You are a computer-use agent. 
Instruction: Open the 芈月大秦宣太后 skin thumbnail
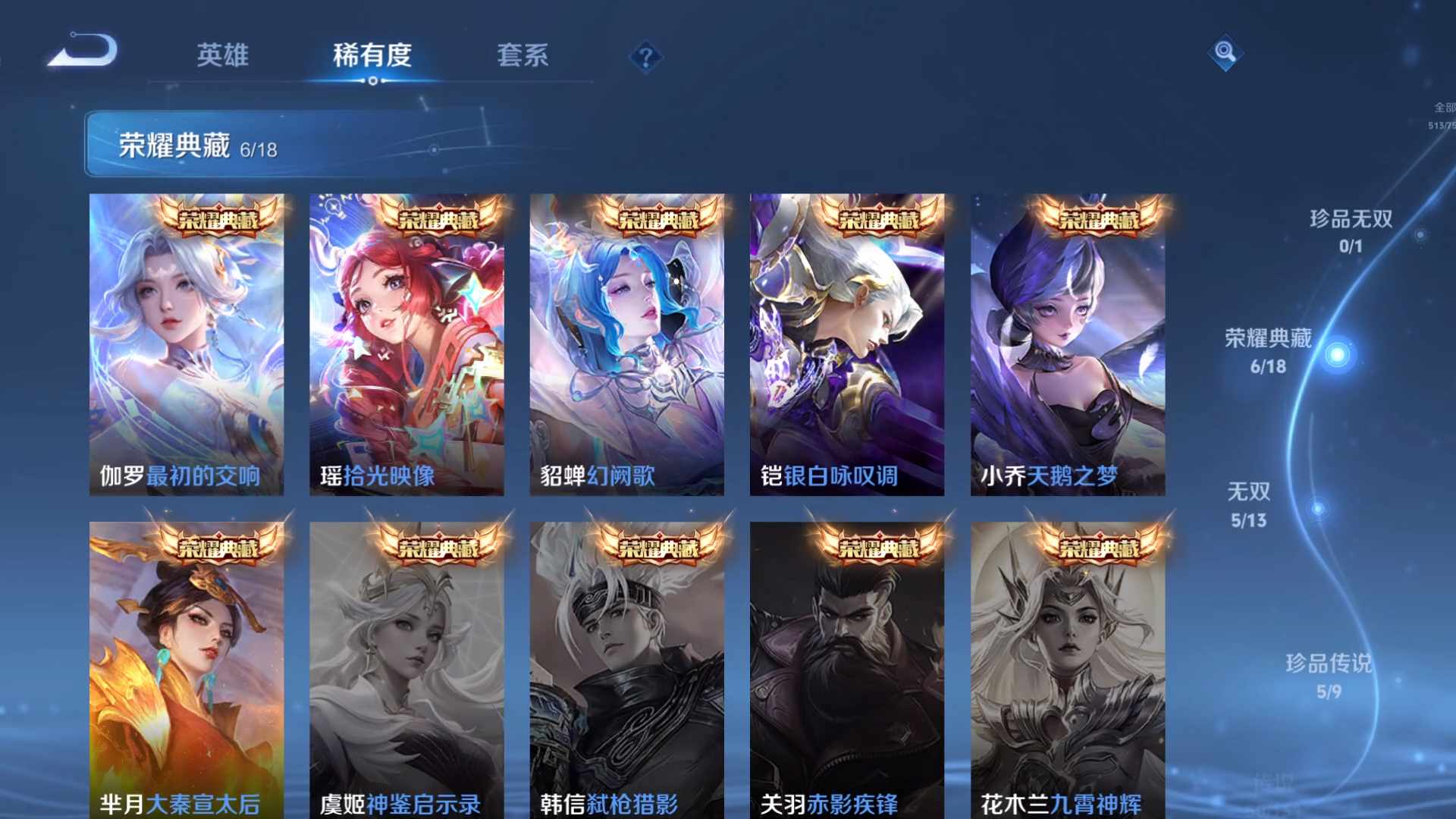[x=186, y=667]
